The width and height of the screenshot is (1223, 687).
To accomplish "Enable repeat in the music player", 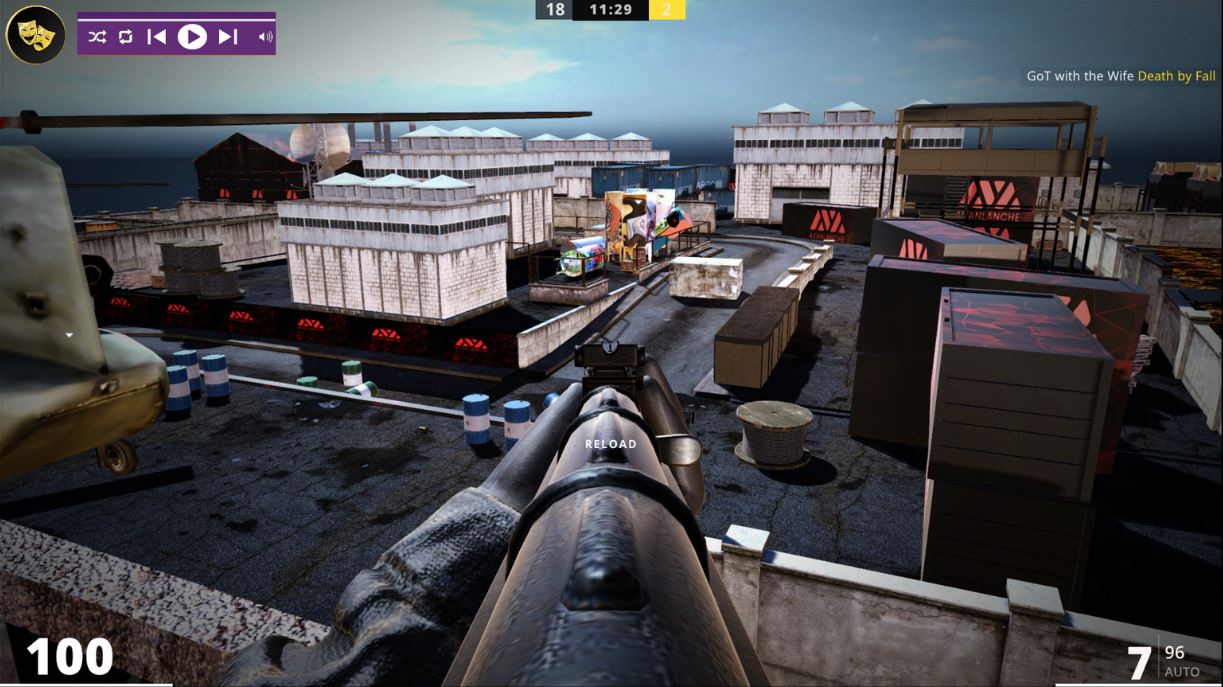I will [x=125, y=37].
